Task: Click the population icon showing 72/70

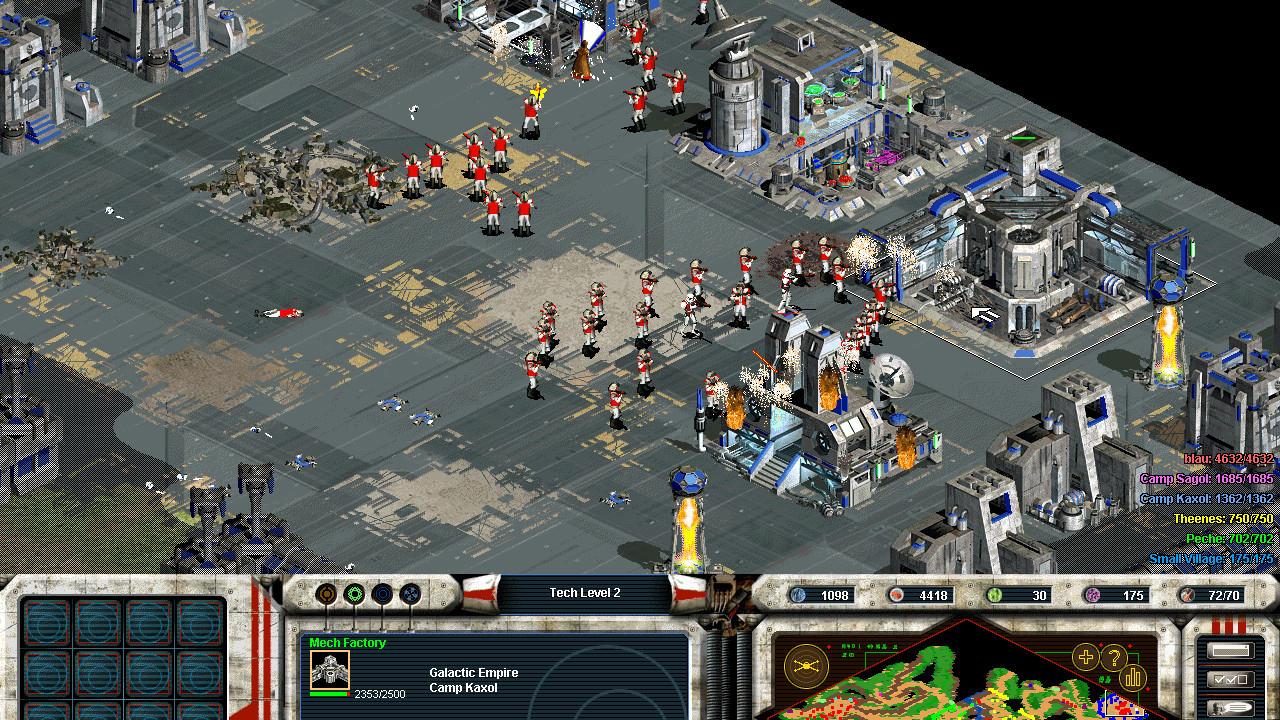Action: (1188, 594)
